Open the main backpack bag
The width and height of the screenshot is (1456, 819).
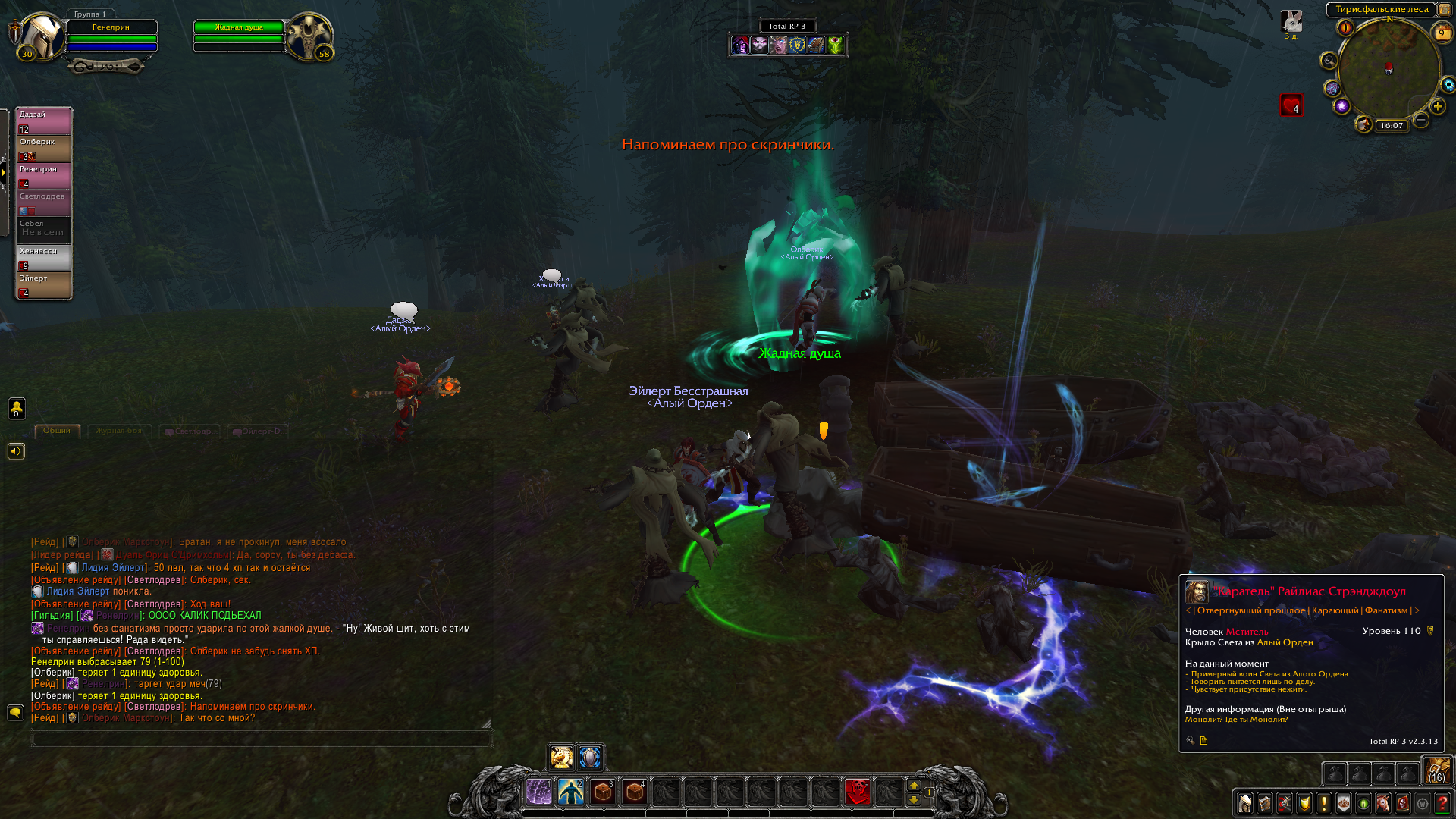[1436, 771]
